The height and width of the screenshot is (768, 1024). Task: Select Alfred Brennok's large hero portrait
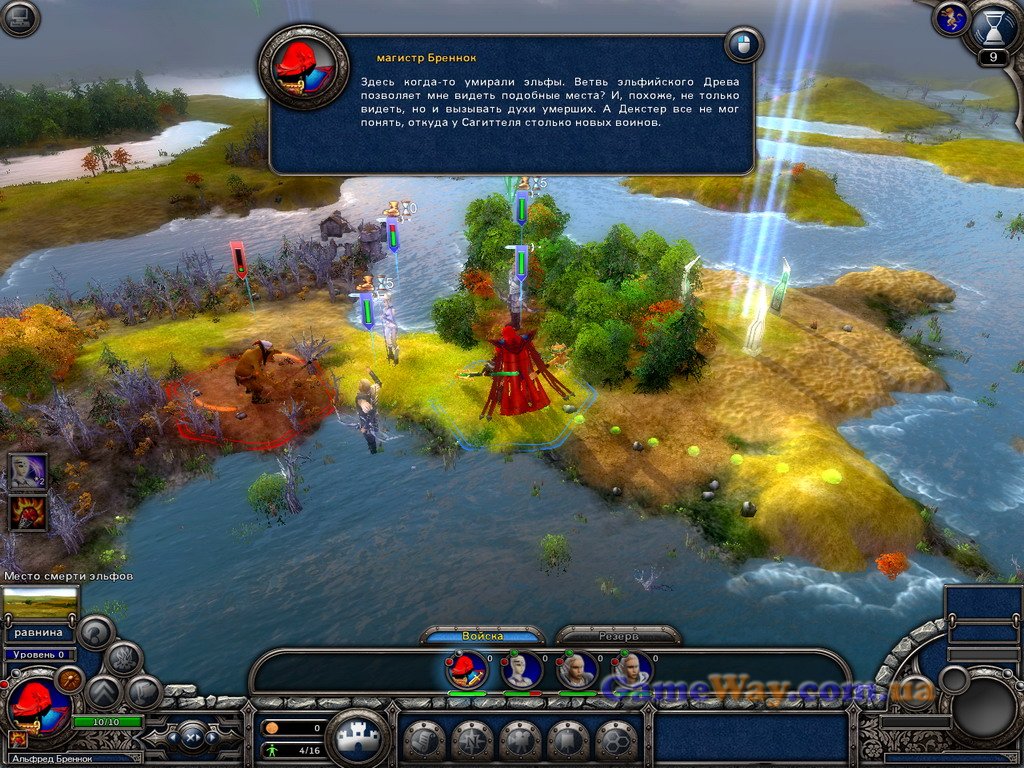pyautogui.click(x=38, y=705)
